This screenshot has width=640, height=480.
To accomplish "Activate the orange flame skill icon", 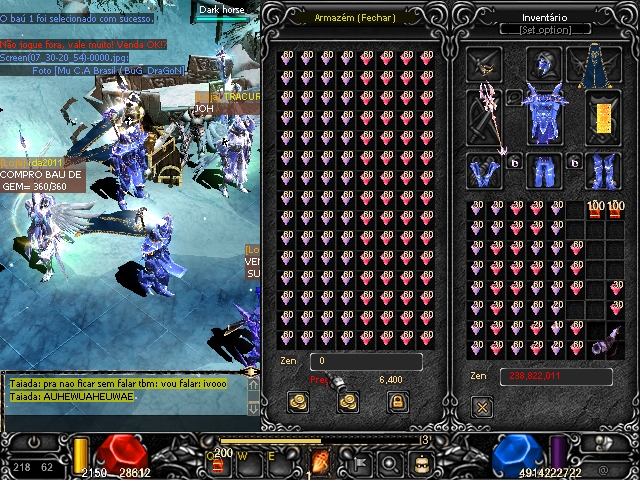I will (321, 462).
